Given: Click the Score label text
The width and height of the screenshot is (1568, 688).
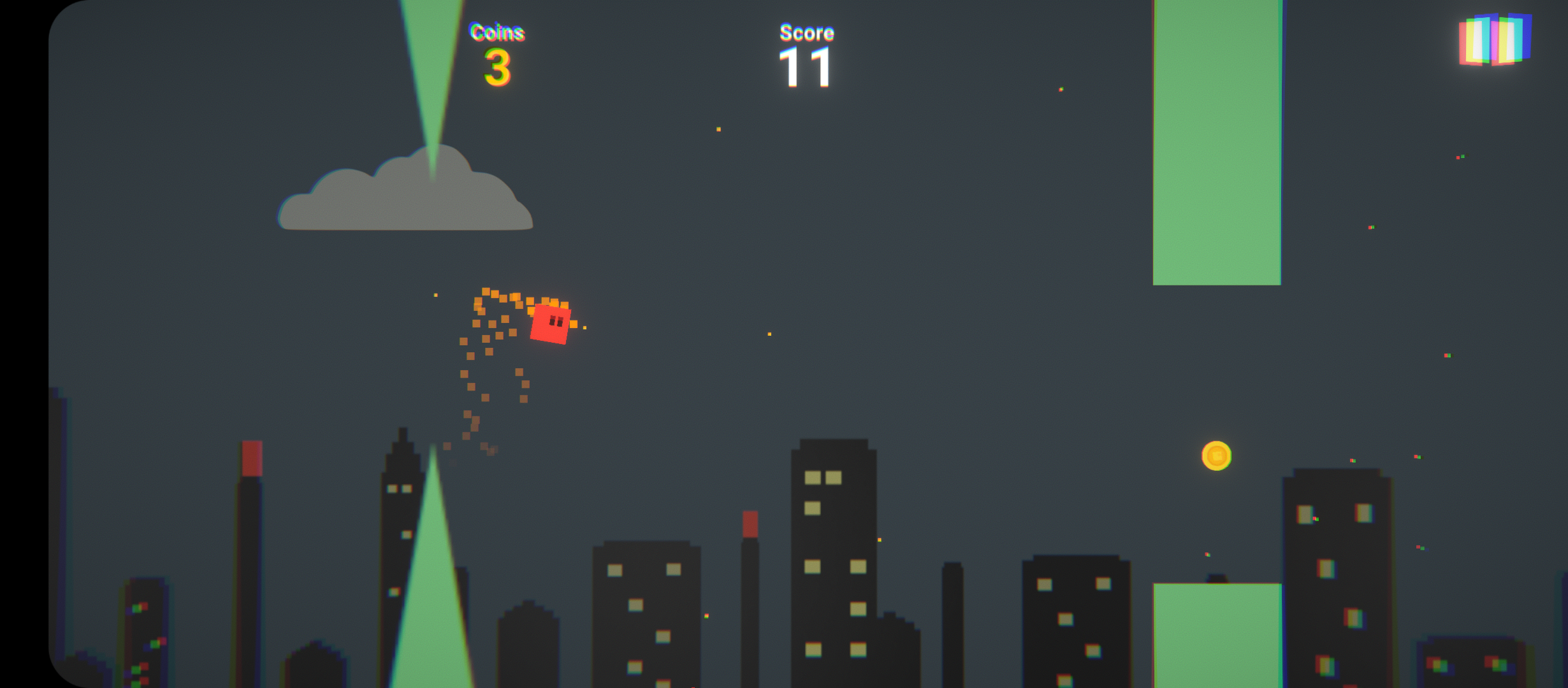Looking at the screenshot, I should click(x=805, y=32).
